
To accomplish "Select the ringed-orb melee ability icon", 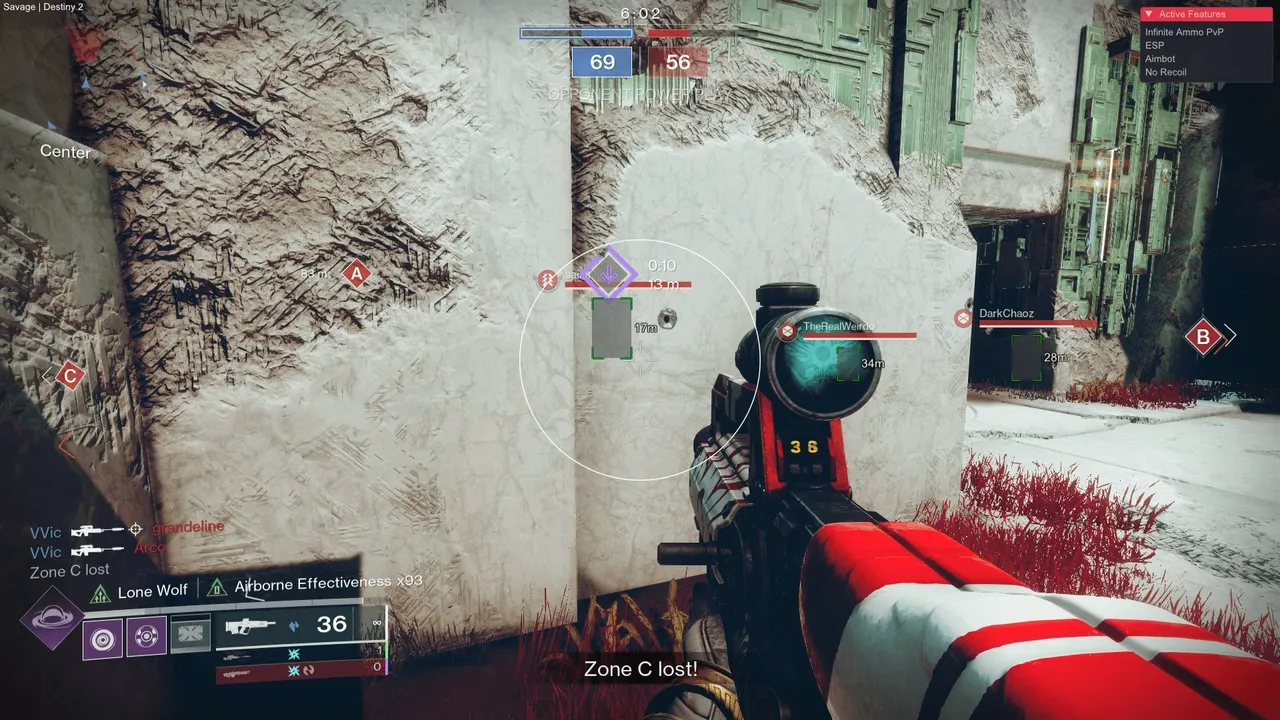I will [146, 636].
